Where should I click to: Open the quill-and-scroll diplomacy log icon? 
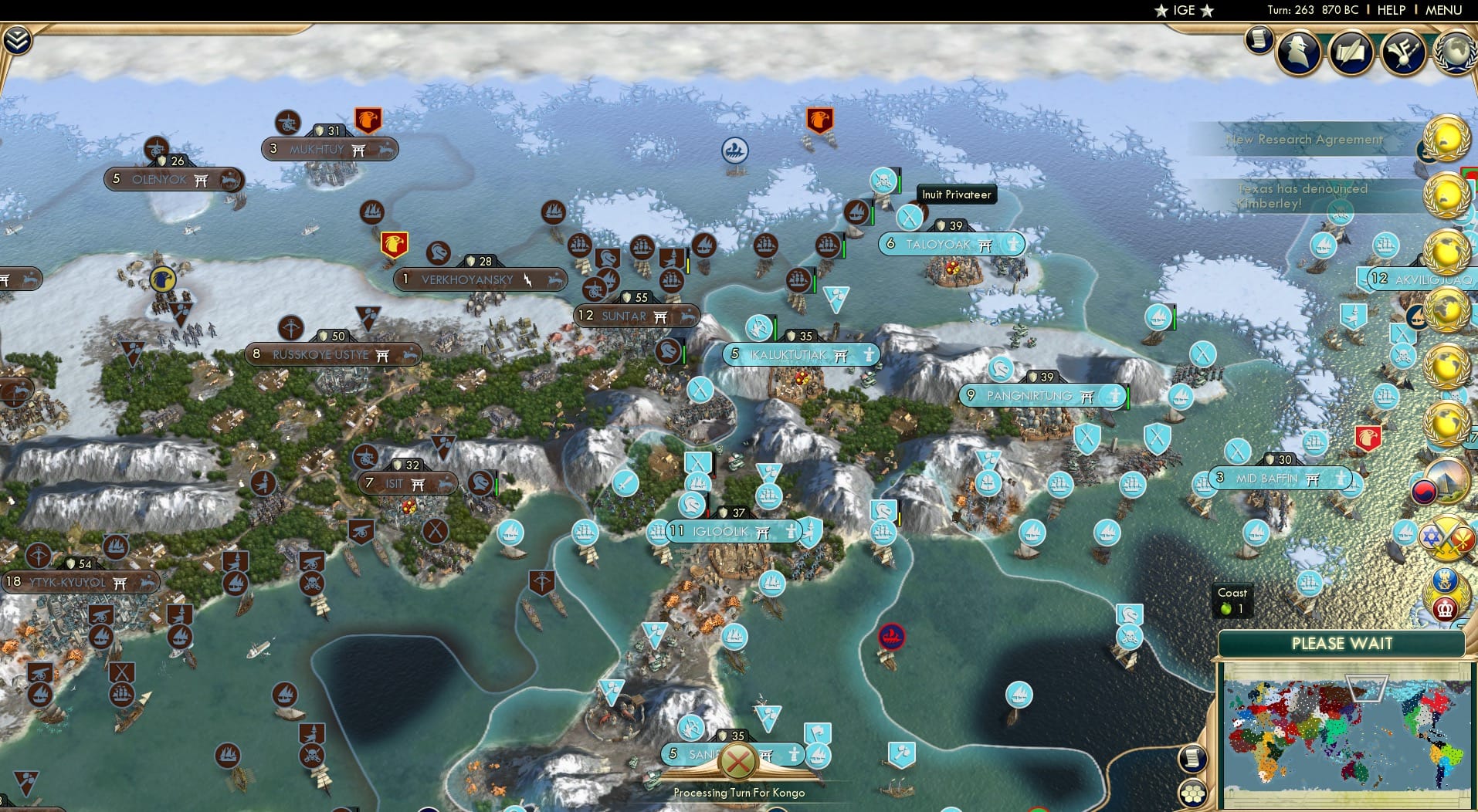1350,52
